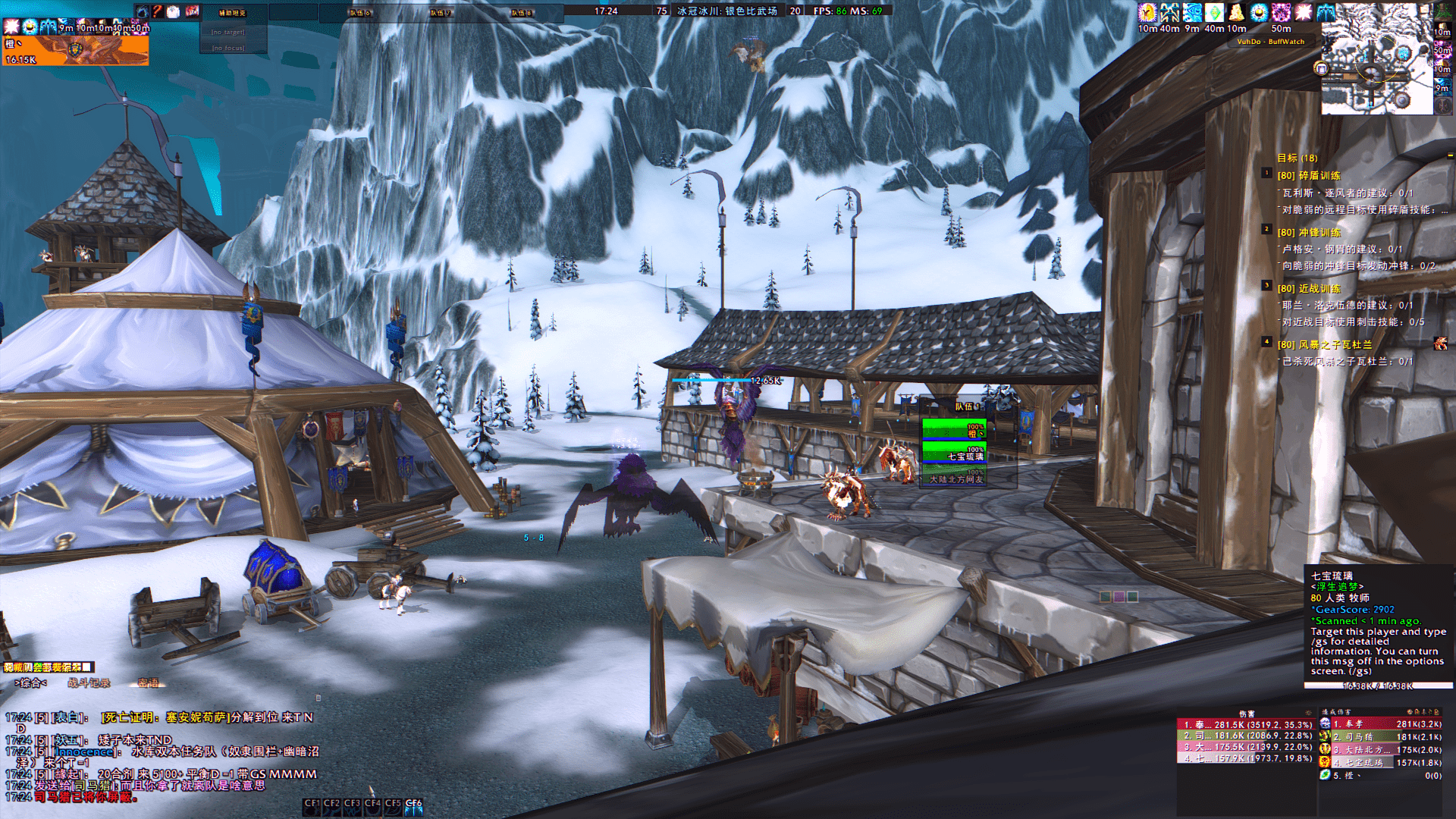Switch to the 综合 general chat tab

(x=30, y=683)
